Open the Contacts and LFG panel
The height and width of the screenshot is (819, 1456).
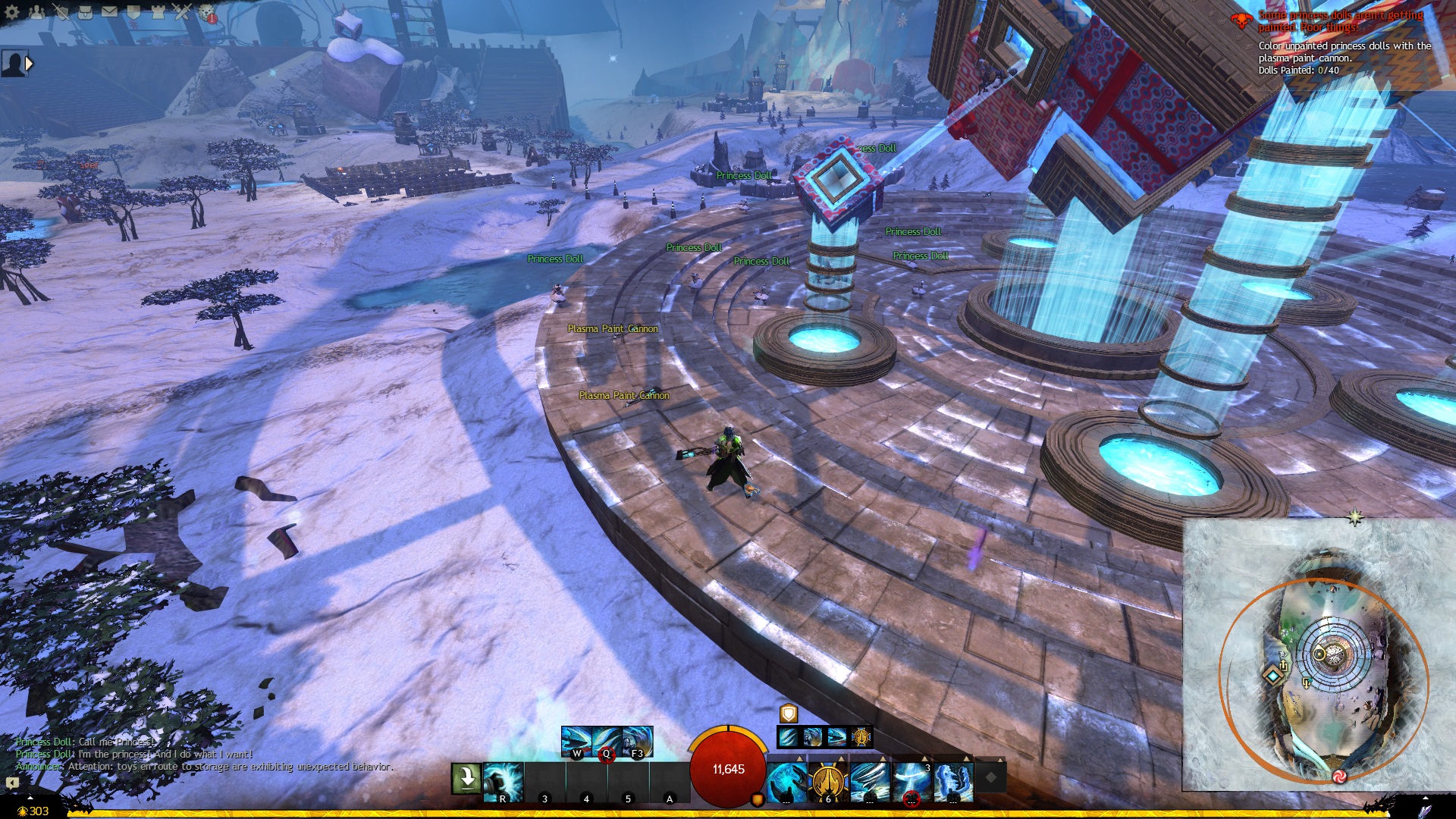coord(36,12)
